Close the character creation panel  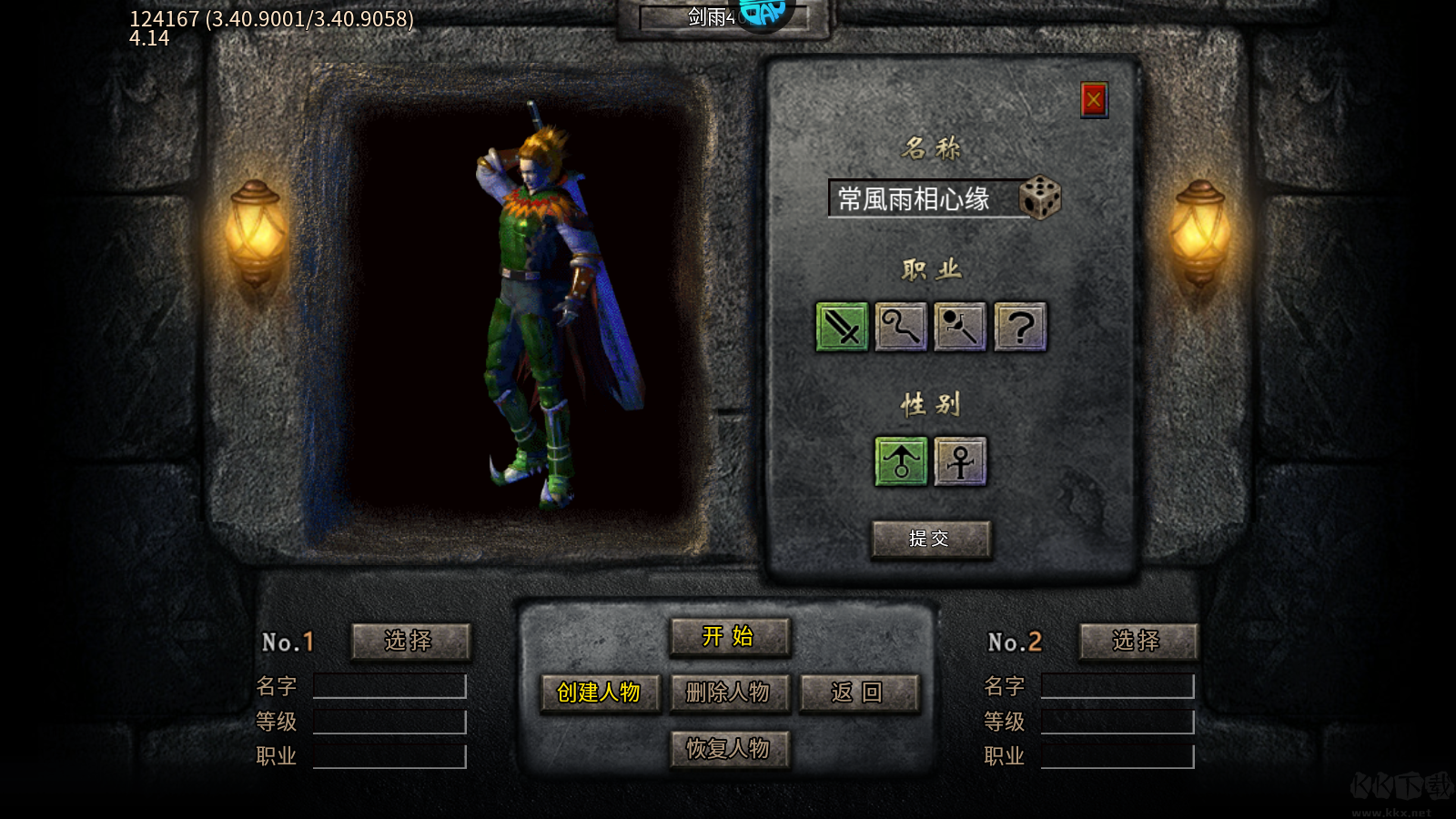click(x=1094, y=100)
